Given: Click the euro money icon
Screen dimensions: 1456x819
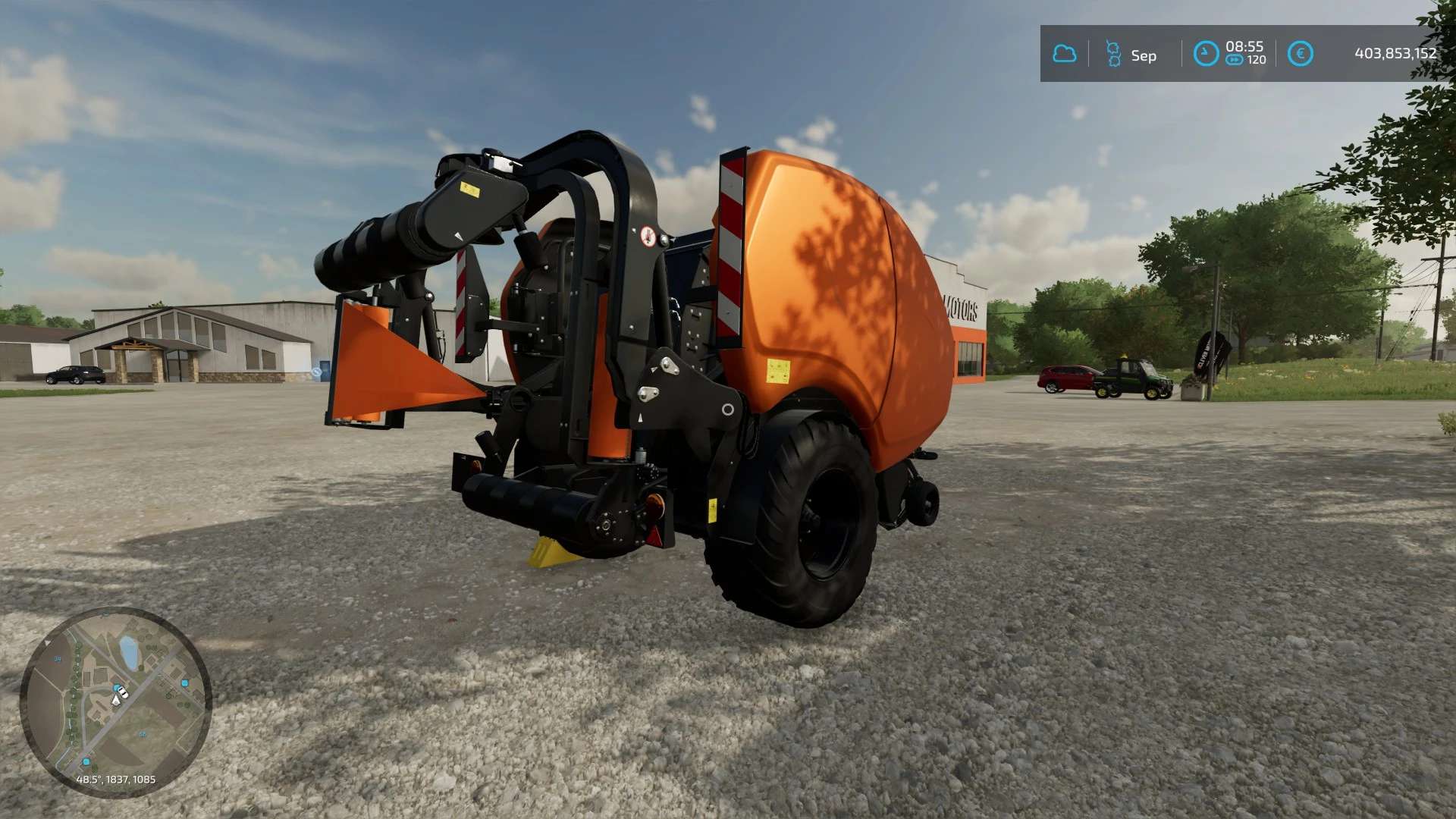Looking at the screenshot, I should pyautogui.click(x=1301, y=54).
